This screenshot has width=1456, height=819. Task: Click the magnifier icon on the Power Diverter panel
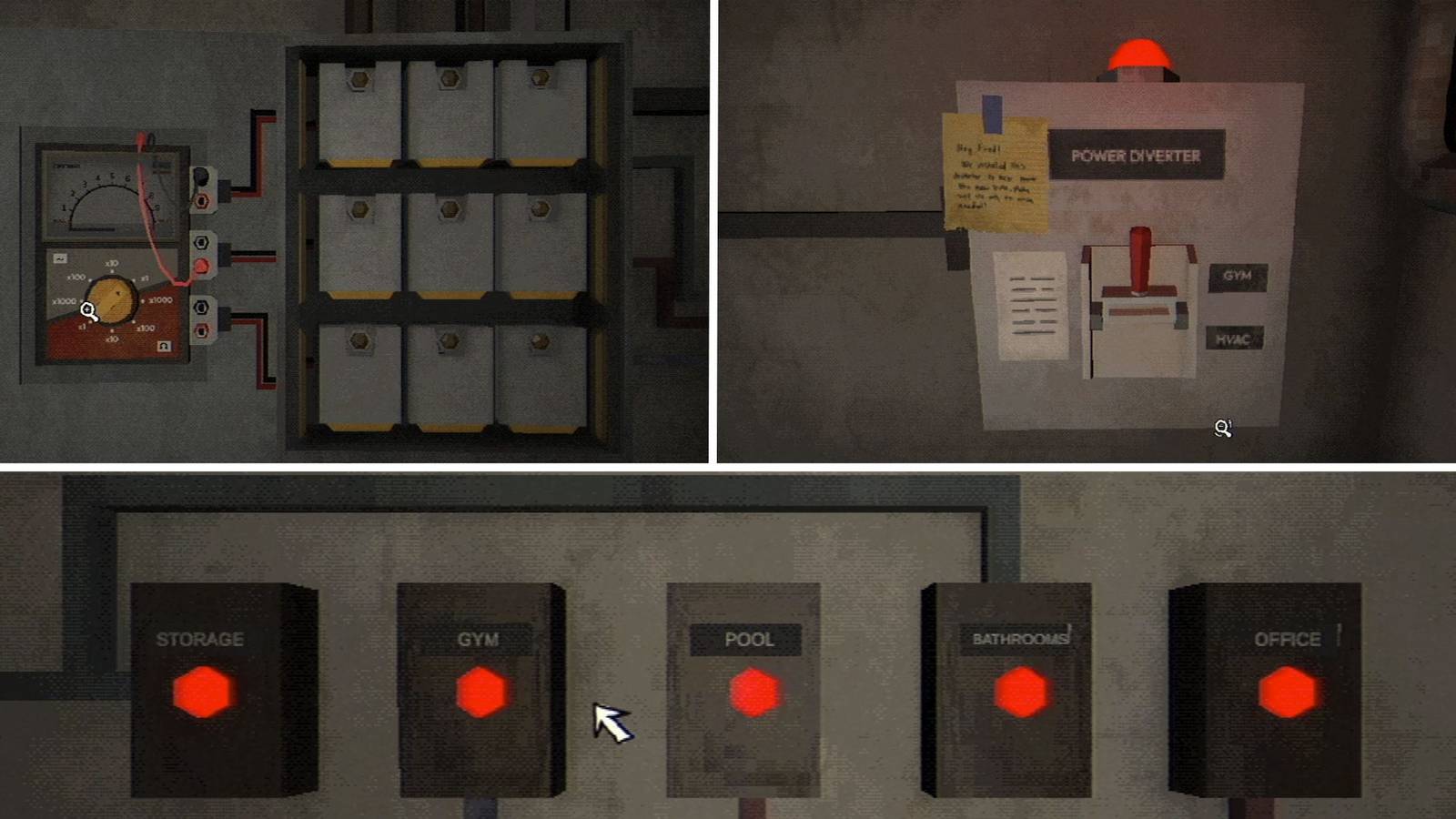pyautogui.click(x=1221, y=426)
